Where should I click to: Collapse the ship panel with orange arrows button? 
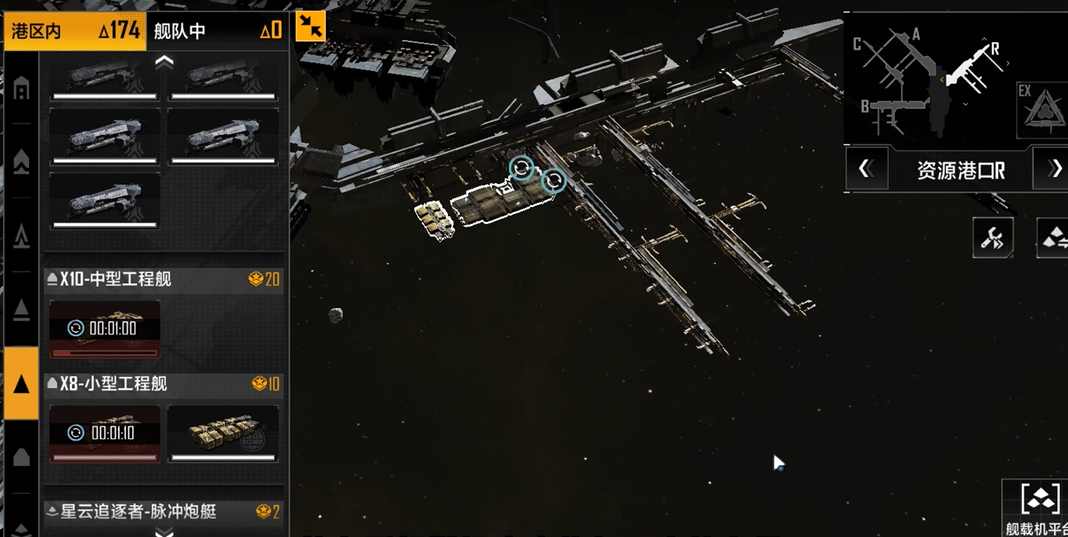pos(311,27)
